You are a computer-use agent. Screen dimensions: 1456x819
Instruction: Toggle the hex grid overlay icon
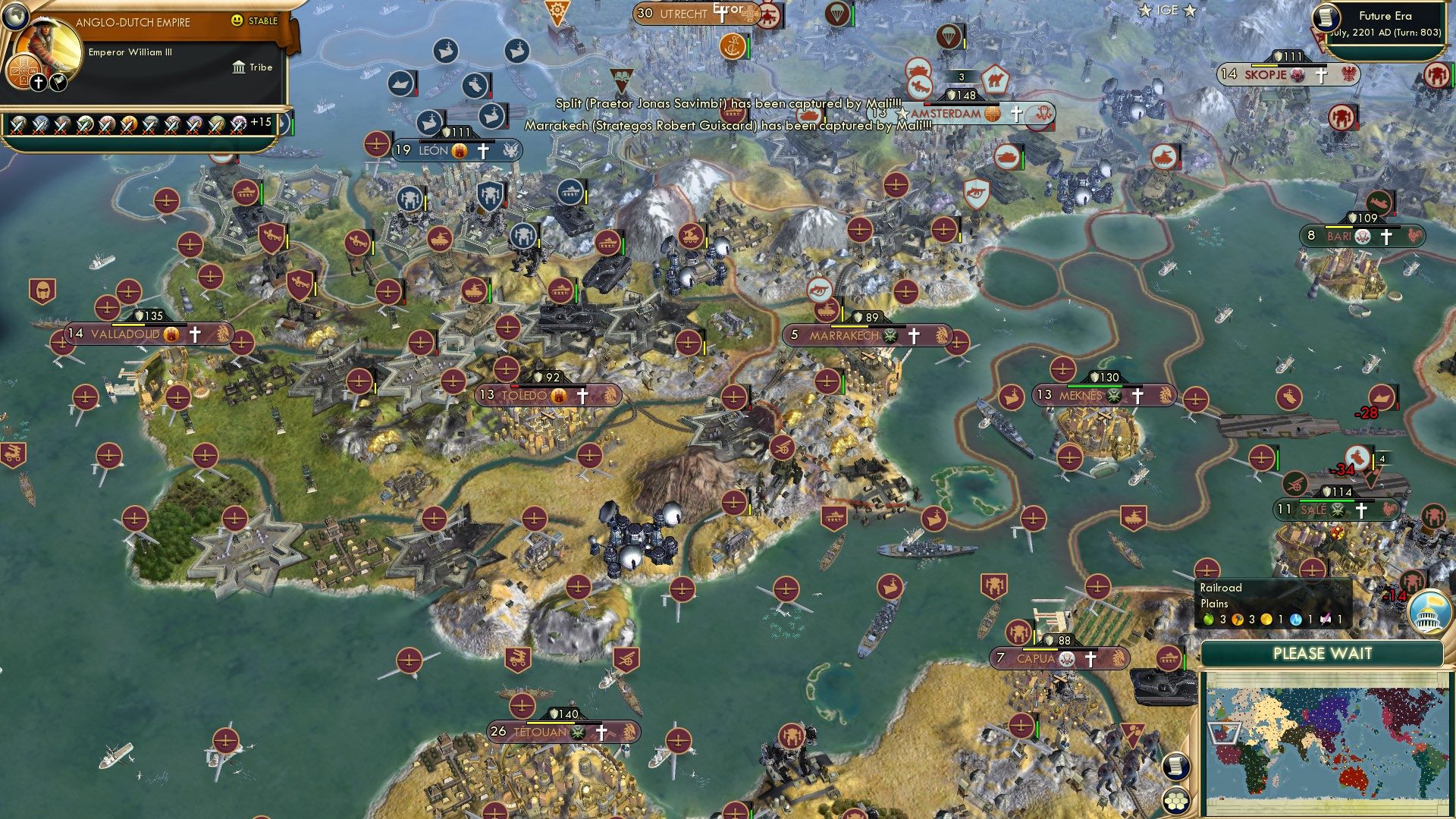tap(1175, 799)
